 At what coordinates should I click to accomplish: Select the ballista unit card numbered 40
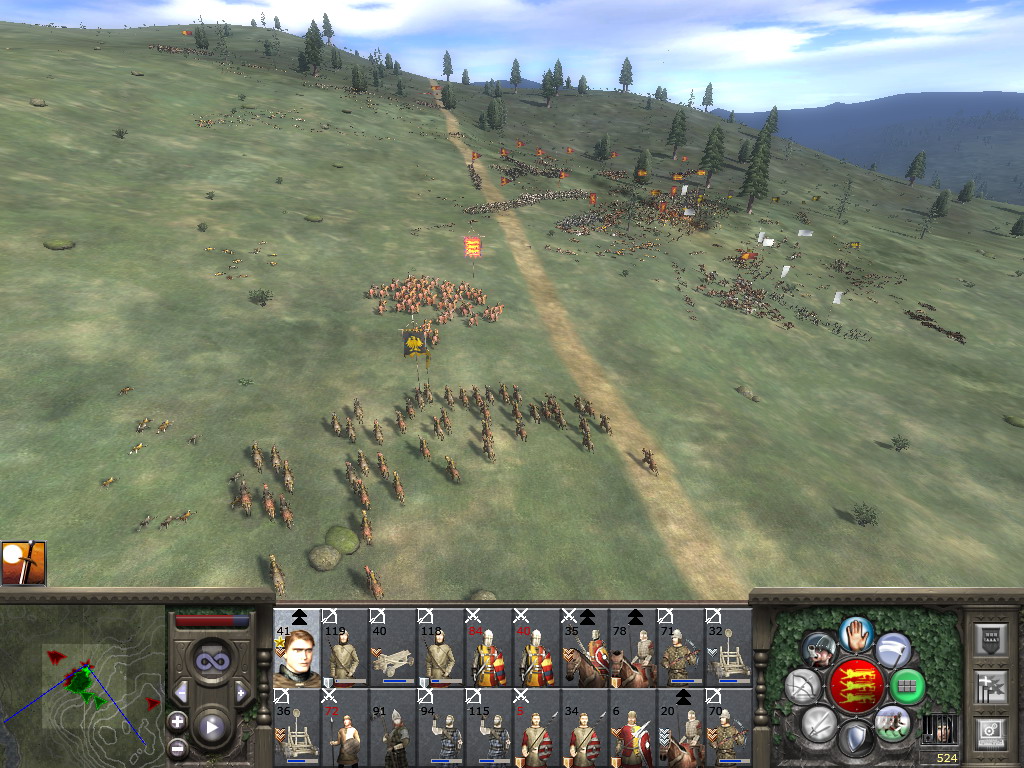click(393, 648)
